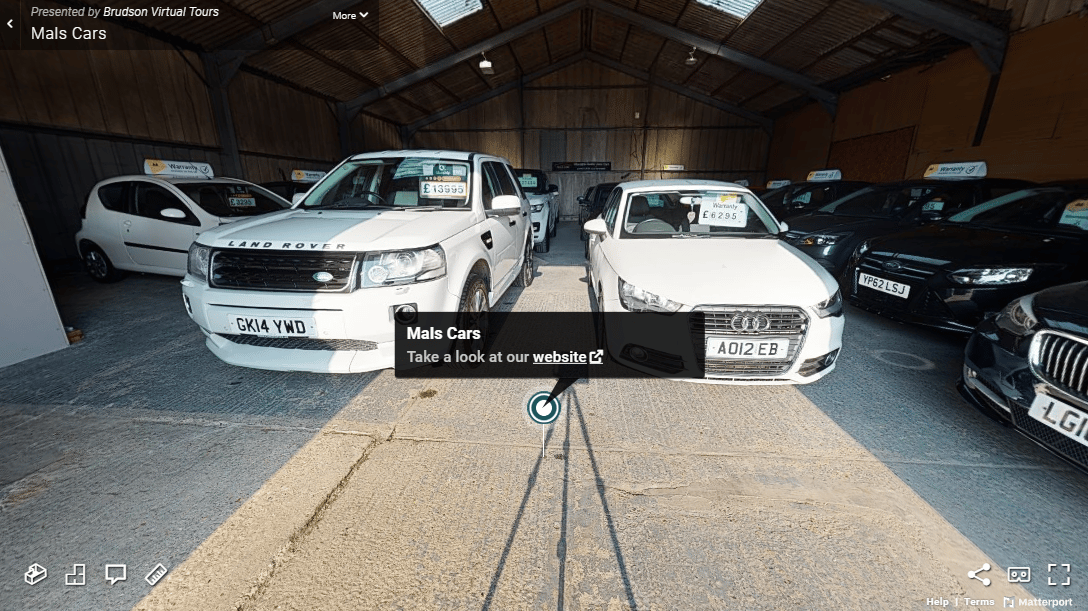Click the back arrow beside the tour title

(x=10, y=24)
